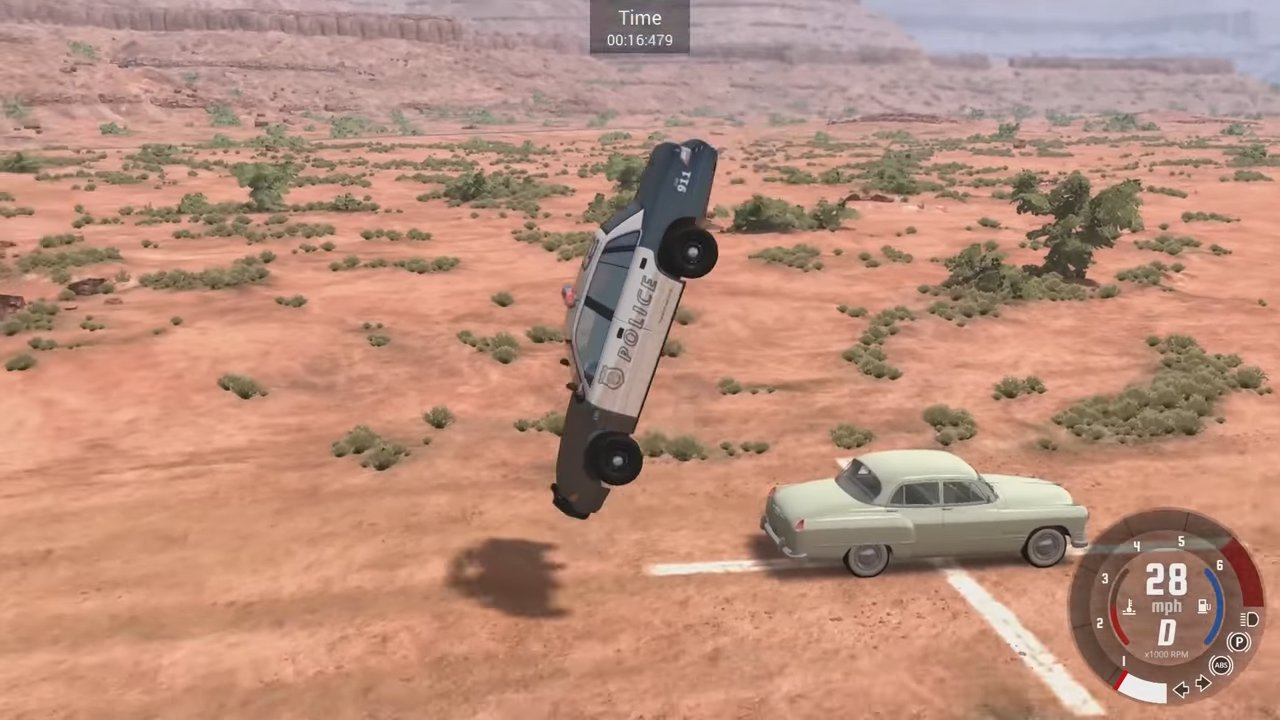The image size is (1280, 720).
Task: Select the left turn signal arrow
Action: (1181, 689)
